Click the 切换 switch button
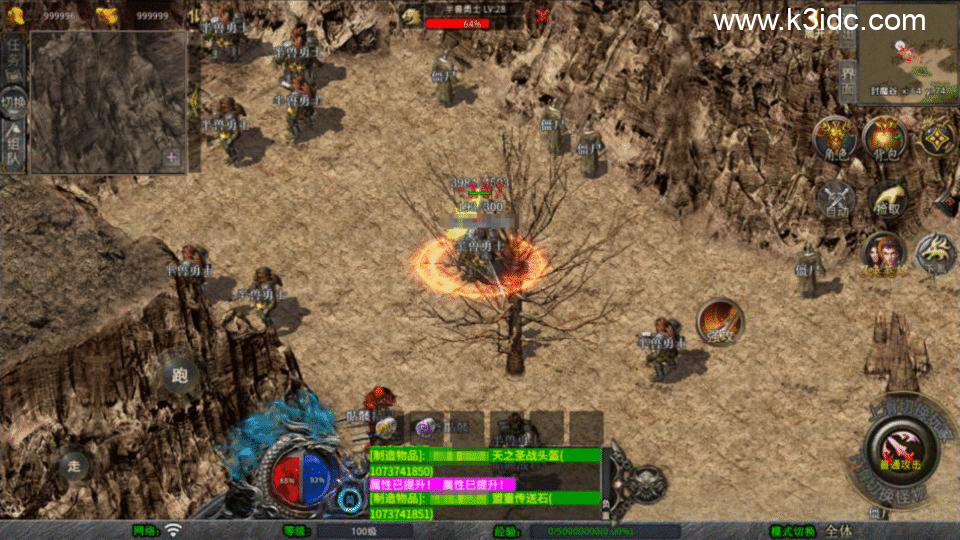 click(13, 103)
